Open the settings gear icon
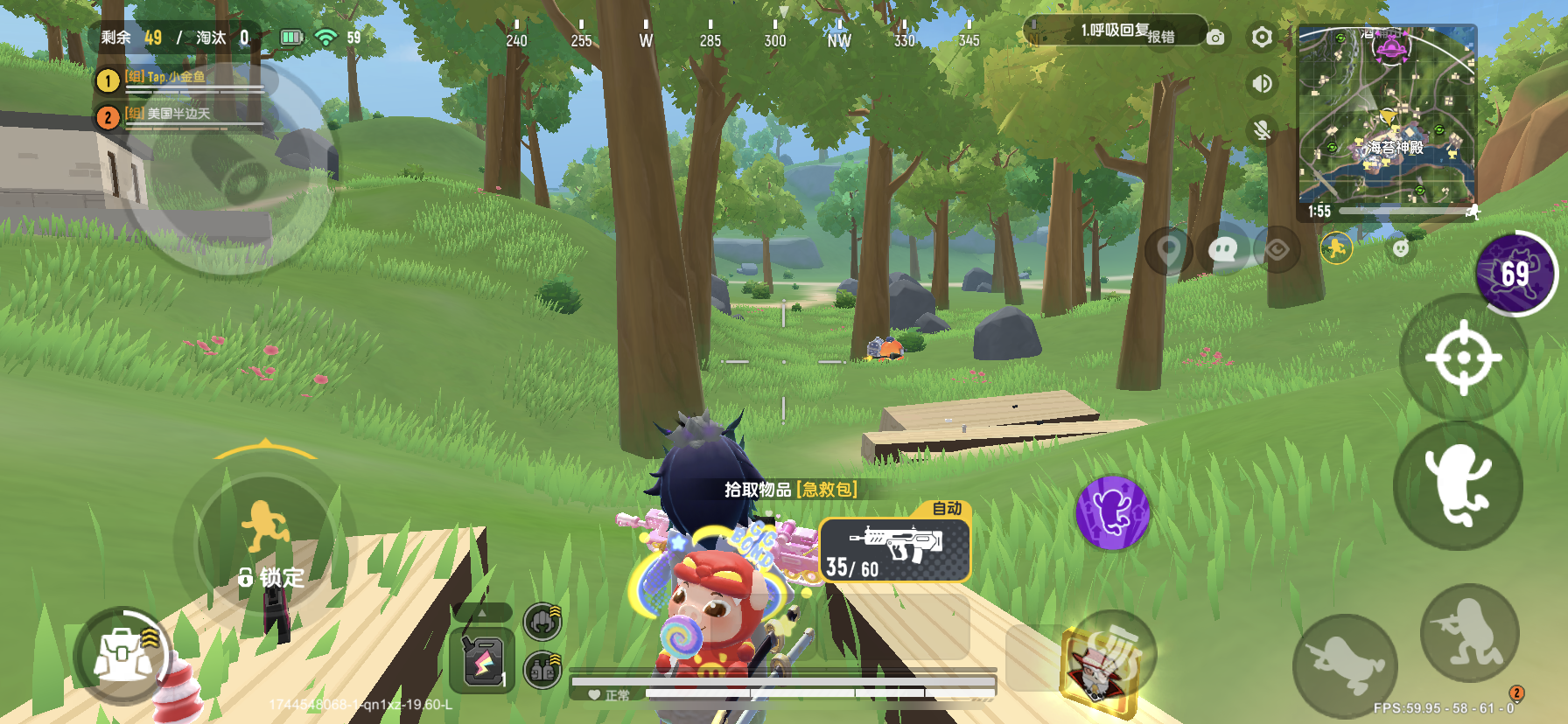Image resolution: width=1568 pixels, height=724 pixels. point(1261,38)
